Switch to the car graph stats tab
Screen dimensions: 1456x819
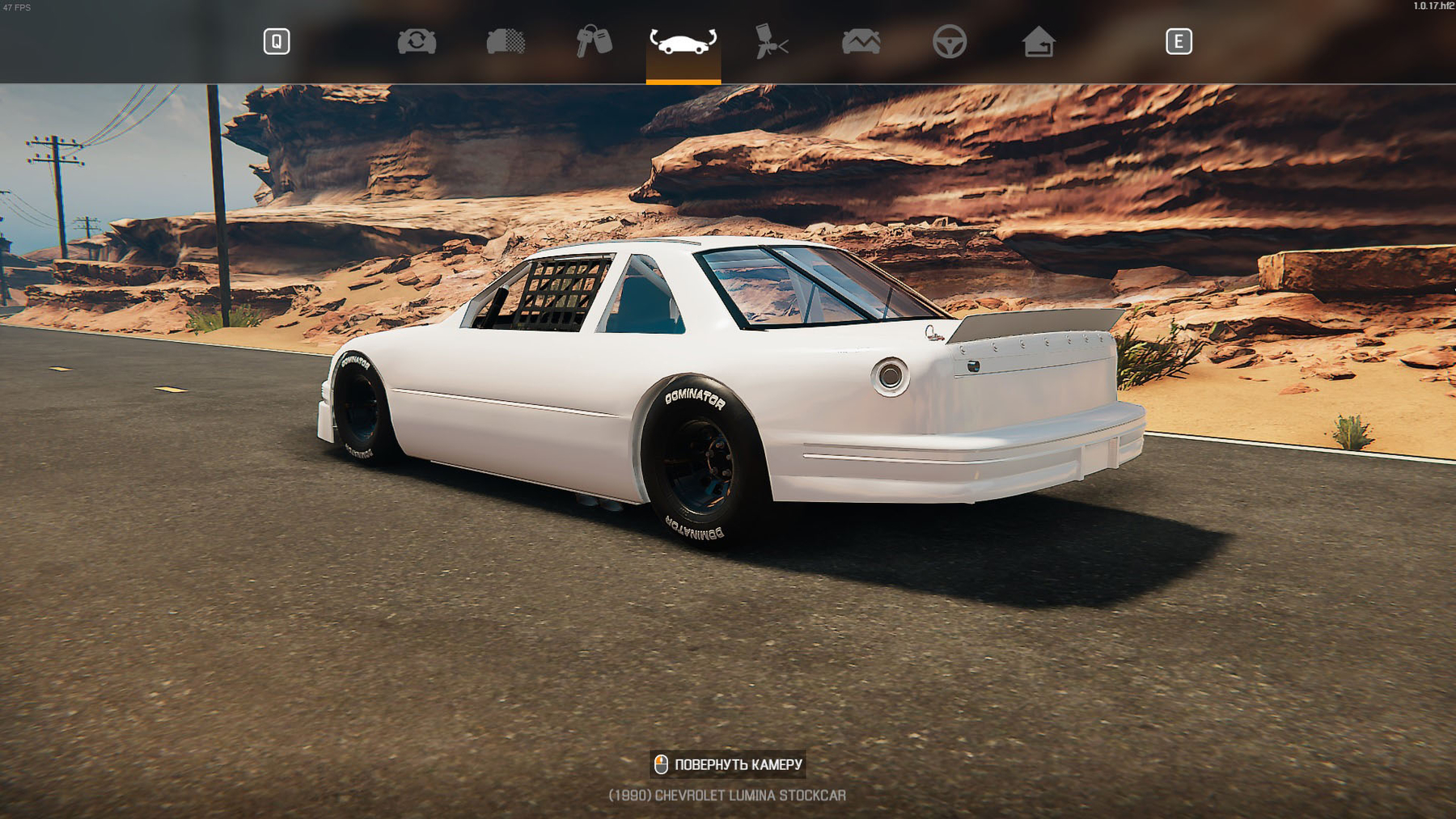click(861, 41)
